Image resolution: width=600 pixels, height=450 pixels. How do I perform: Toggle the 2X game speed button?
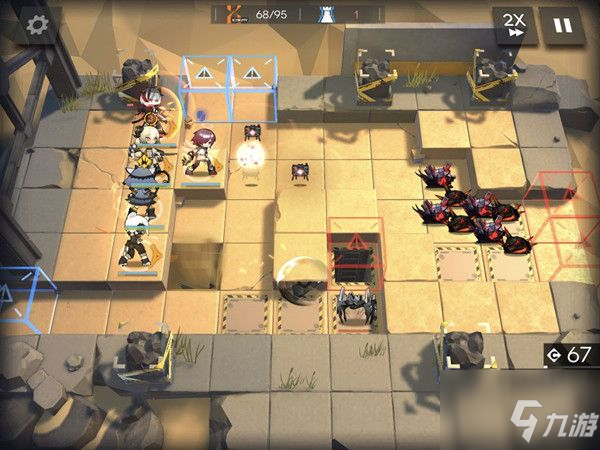[515, 25]
